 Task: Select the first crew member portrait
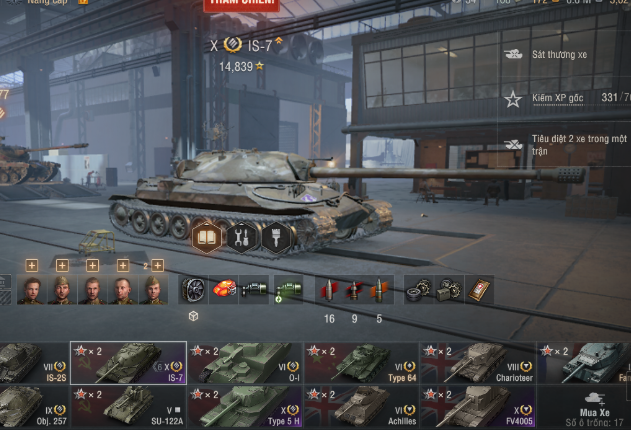coord(31,290)
